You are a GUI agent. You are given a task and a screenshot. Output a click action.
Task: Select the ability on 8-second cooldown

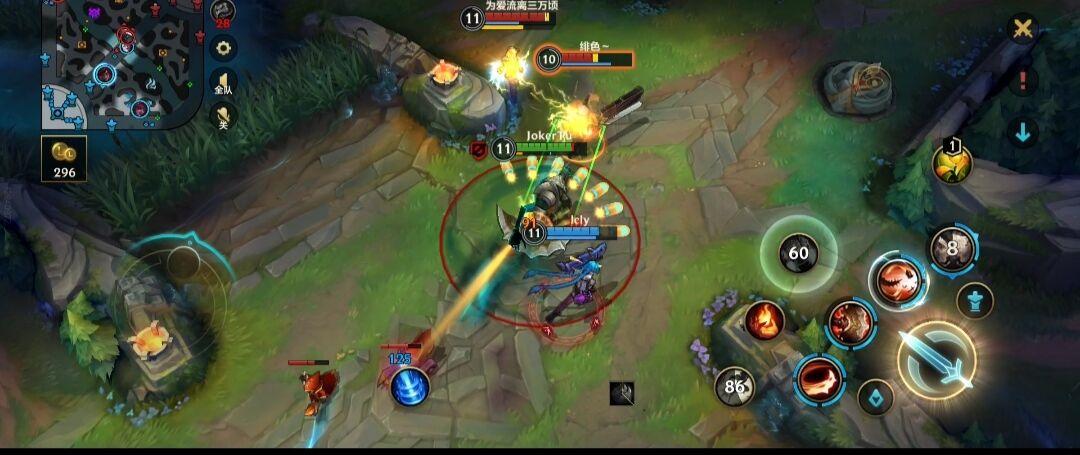point(952,249)
